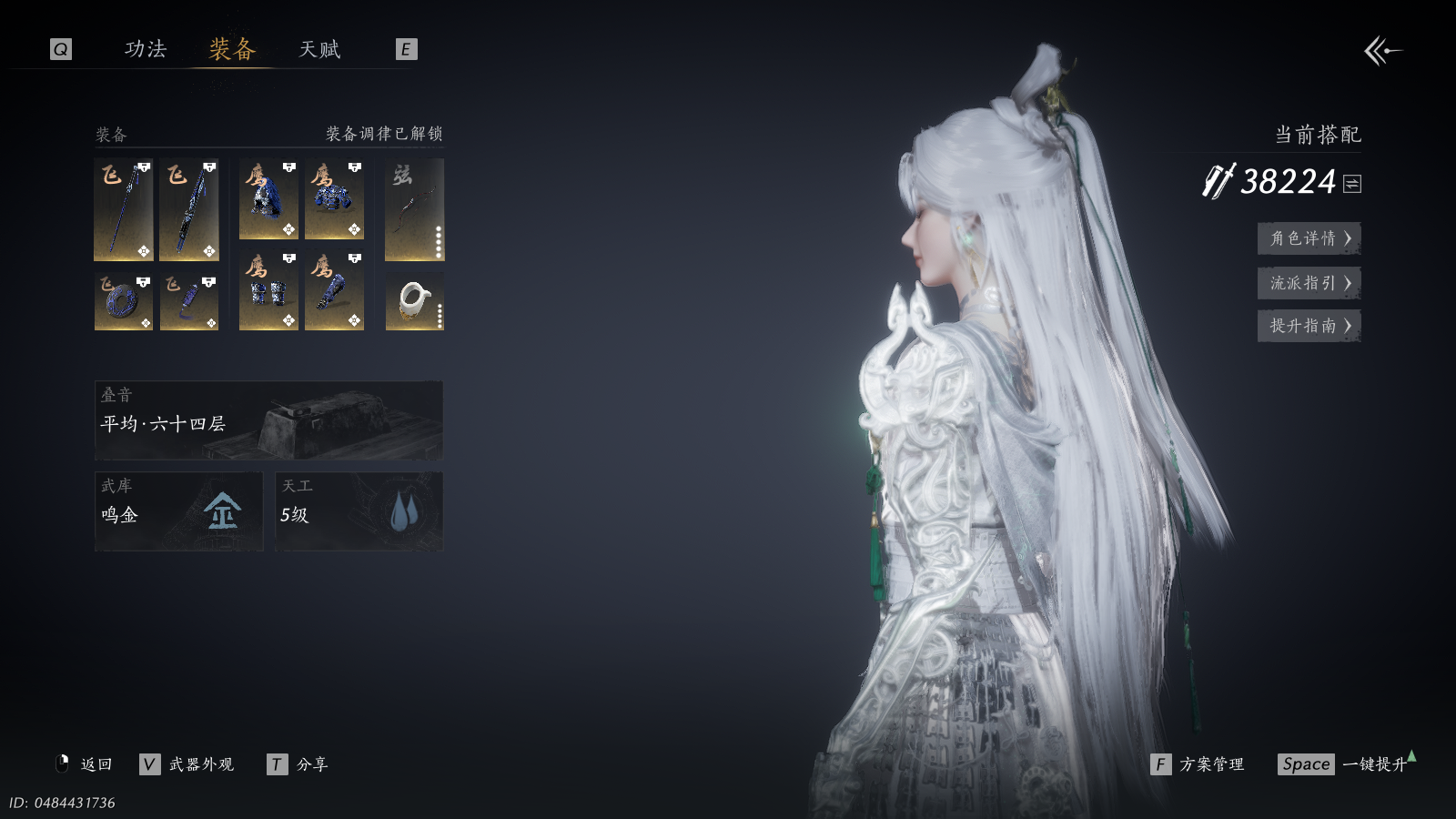Open the 叠音 panel

click(x=268, y=420)
